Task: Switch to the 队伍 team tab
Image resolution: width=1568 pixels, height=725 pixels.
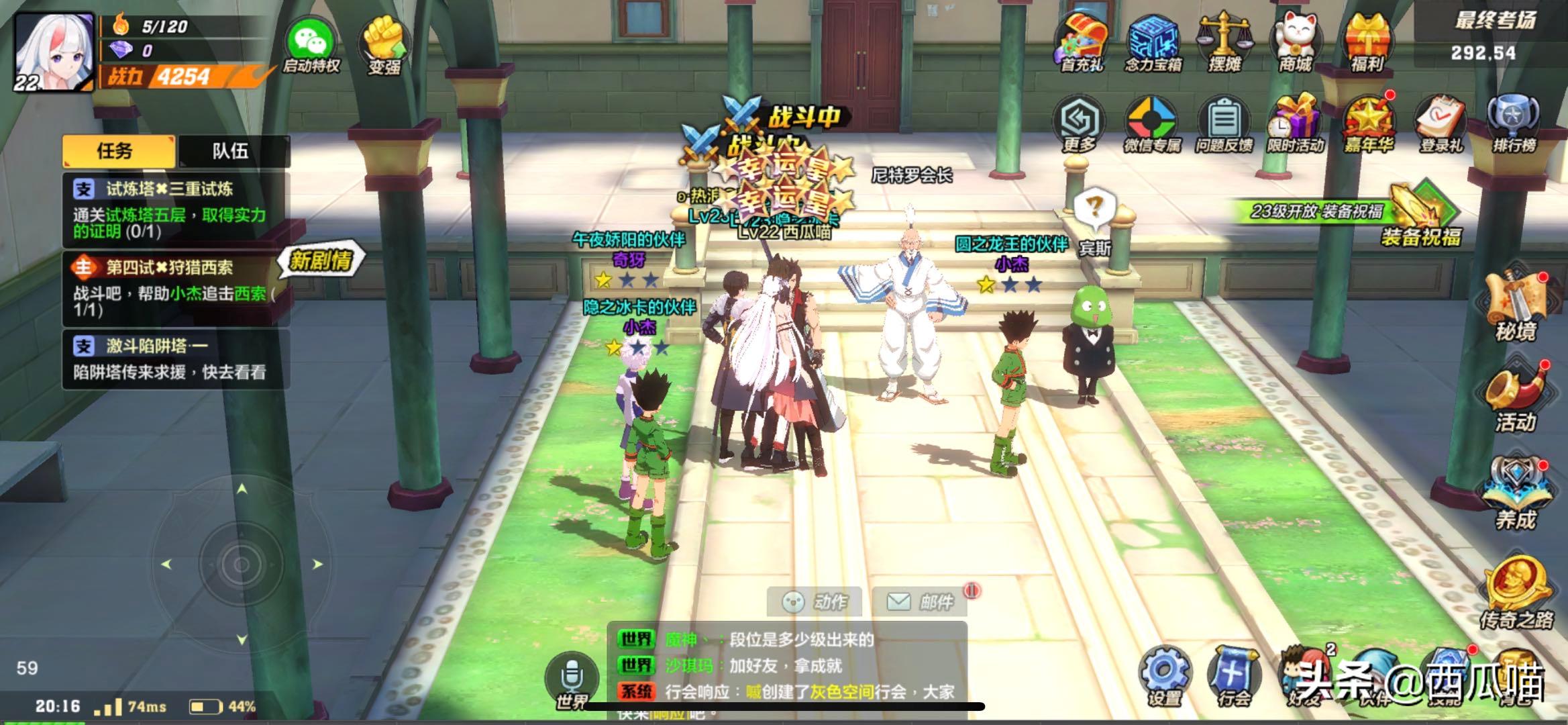Action: click(231, 151)
